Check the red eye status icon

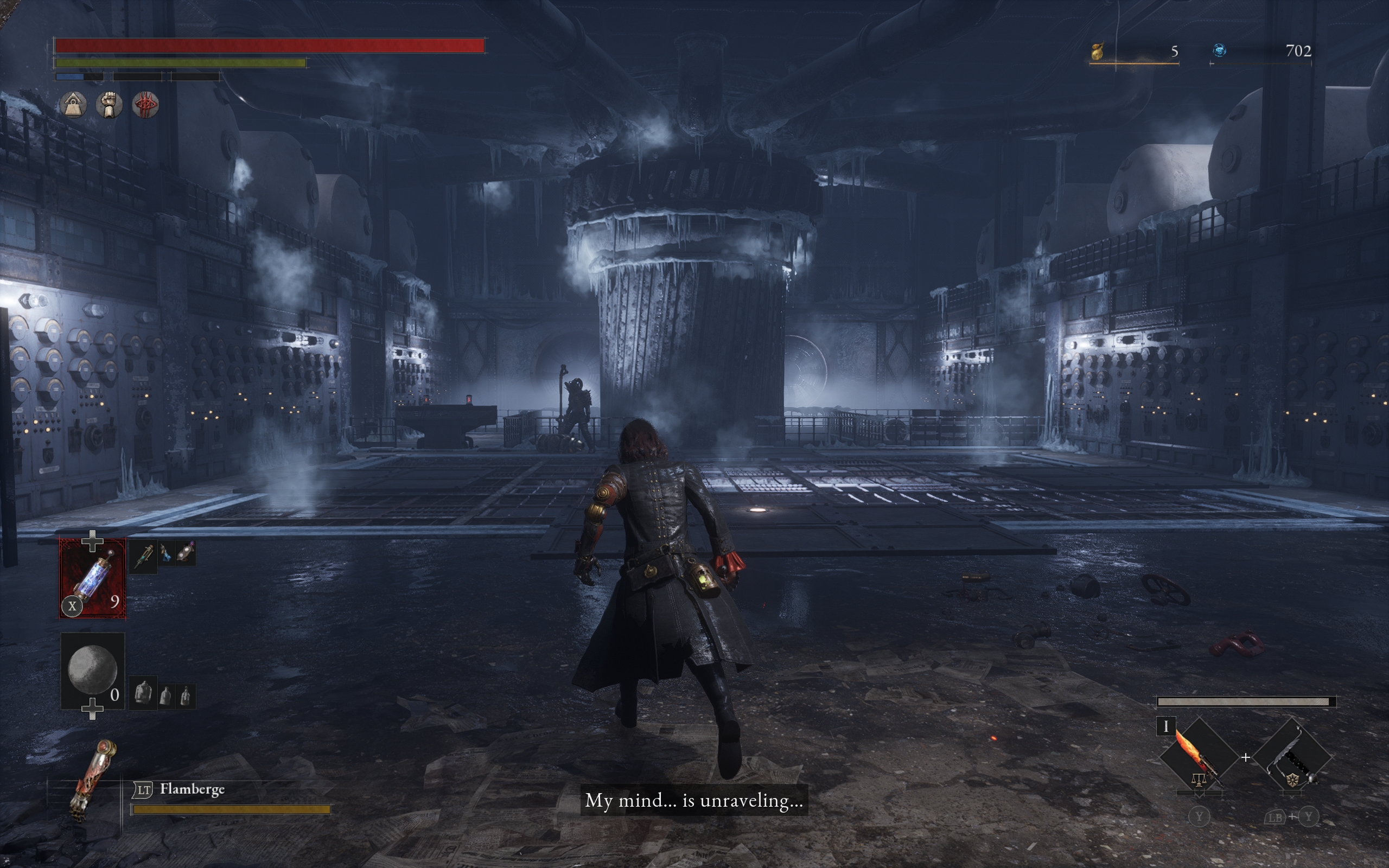tap(145, 105)
